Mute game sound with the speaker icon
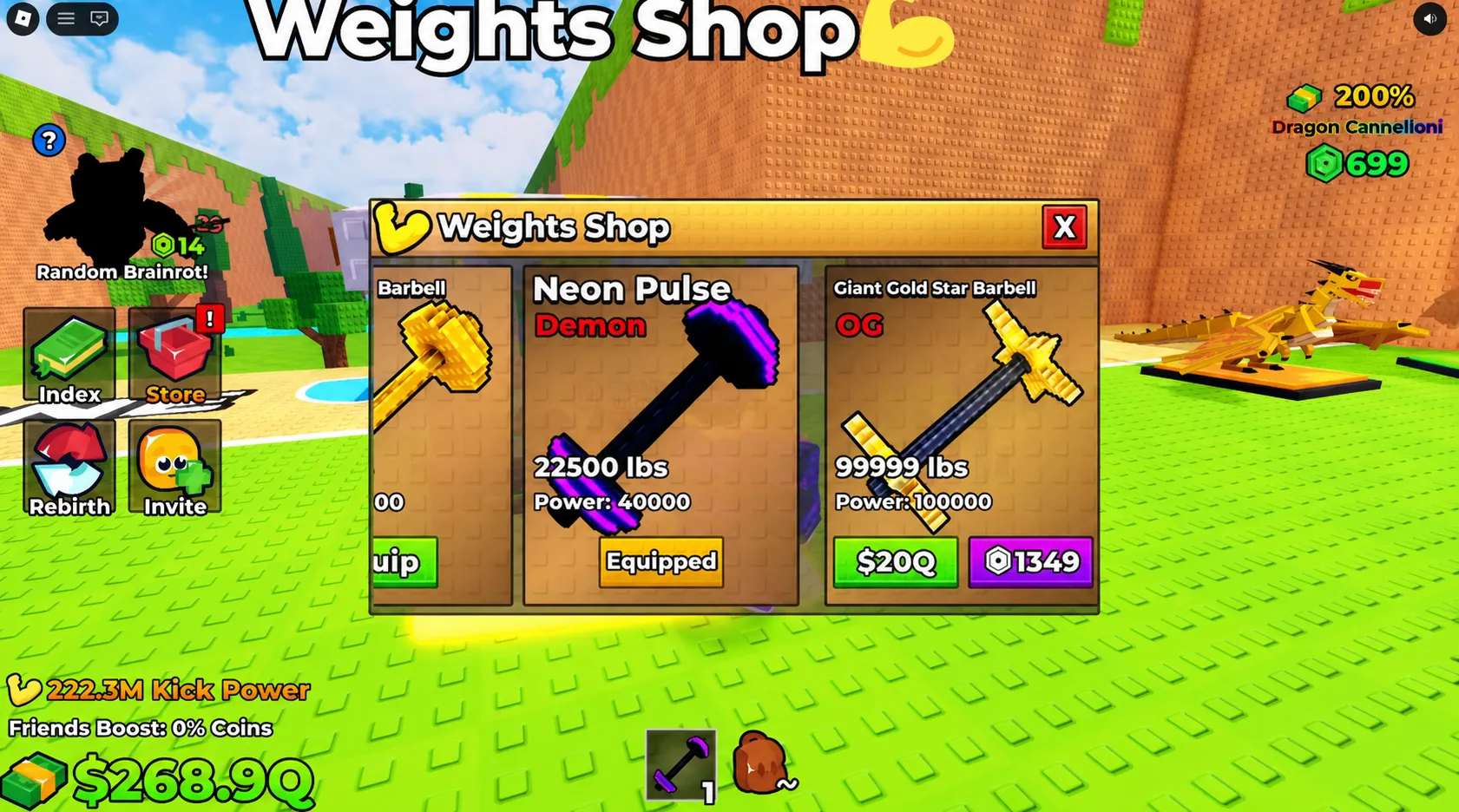1459x812 pixels. click(1430, 19)
